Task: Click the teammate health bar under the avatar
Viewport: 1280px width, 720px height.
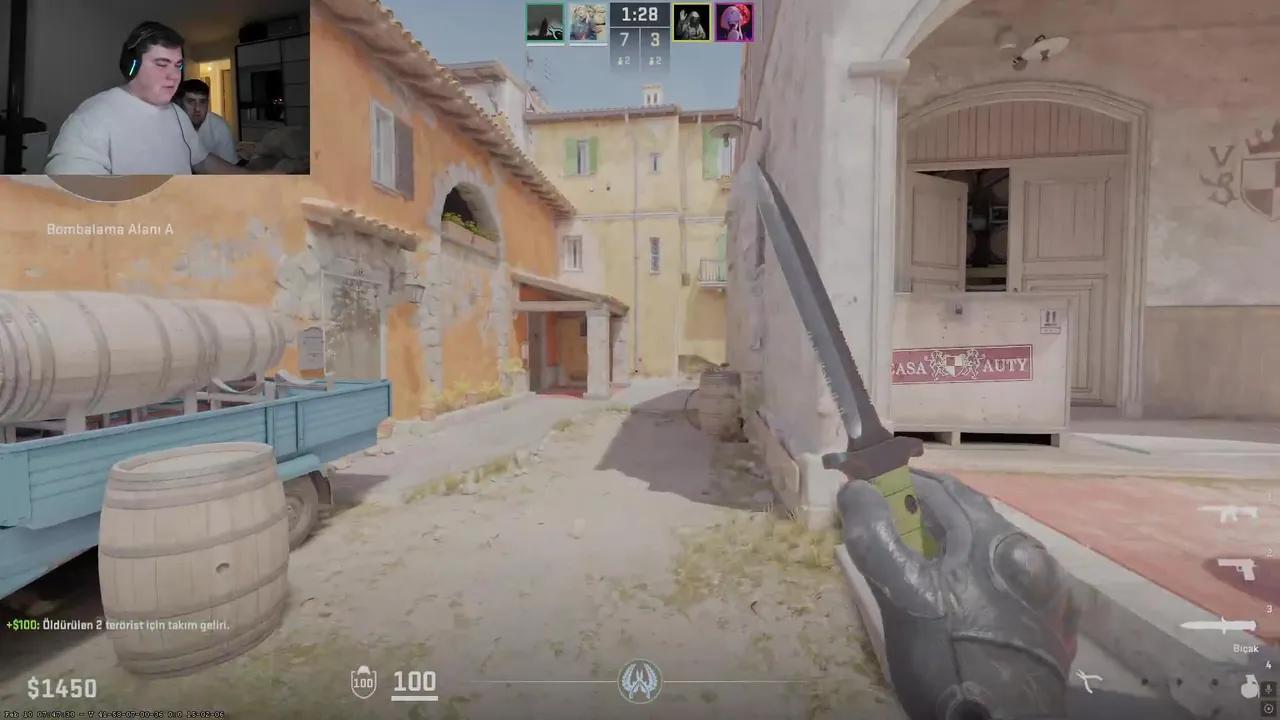Action: pyautogui.click(x=546, y=44)
